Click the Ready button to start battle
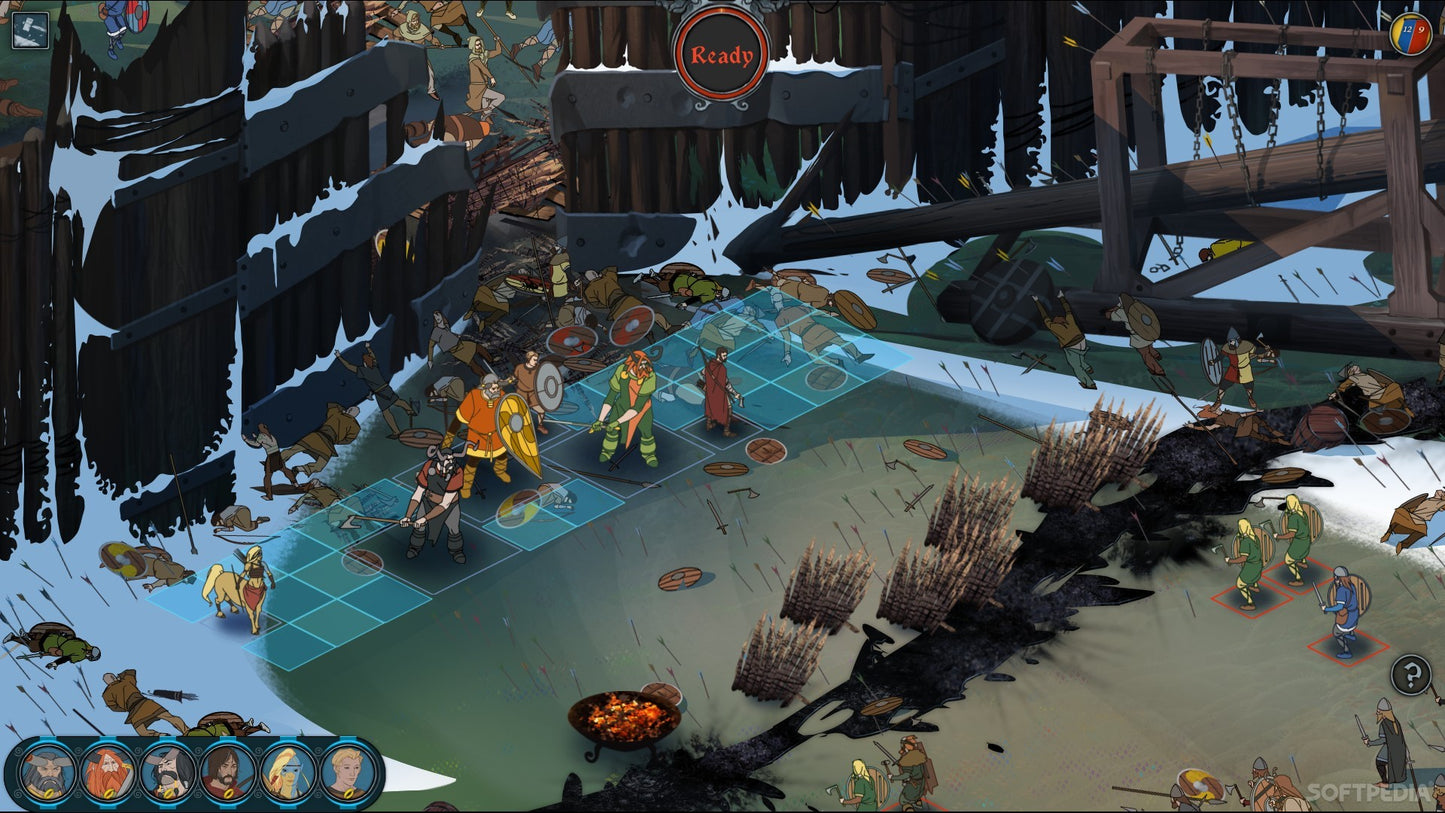This screenshot has height=813, width=1445. click(721, 55)
